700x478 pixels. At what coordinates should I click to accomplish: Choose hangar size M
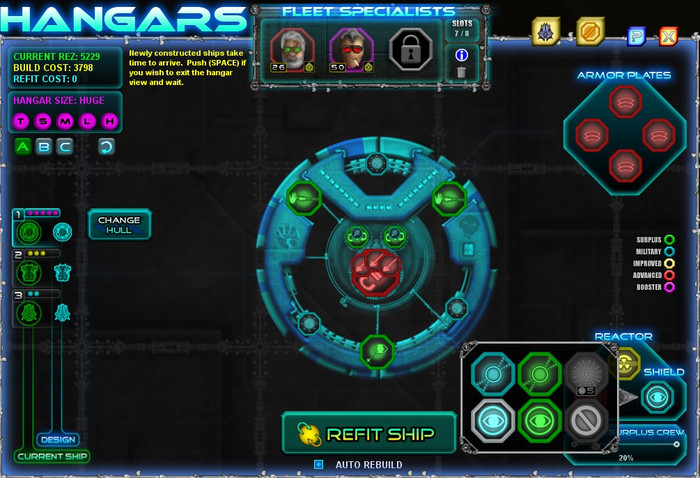66,122
